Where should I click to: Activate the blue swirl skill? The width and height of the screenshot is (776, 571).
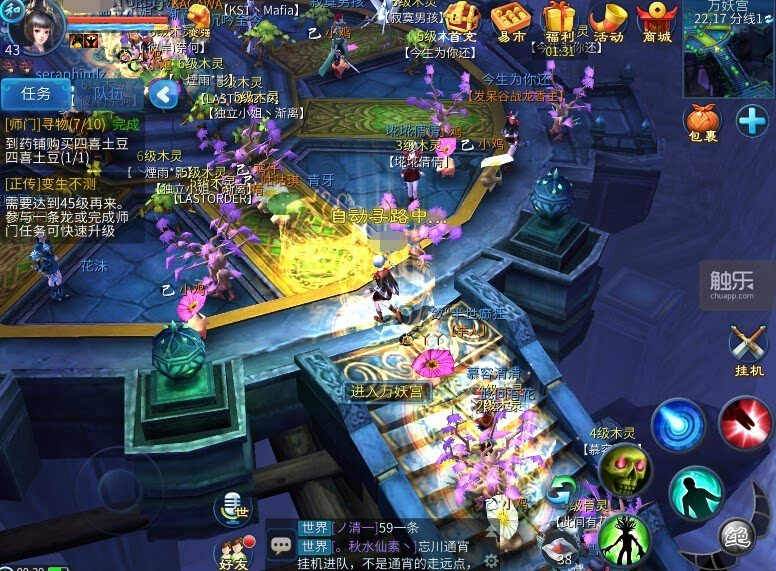(678, 424)
